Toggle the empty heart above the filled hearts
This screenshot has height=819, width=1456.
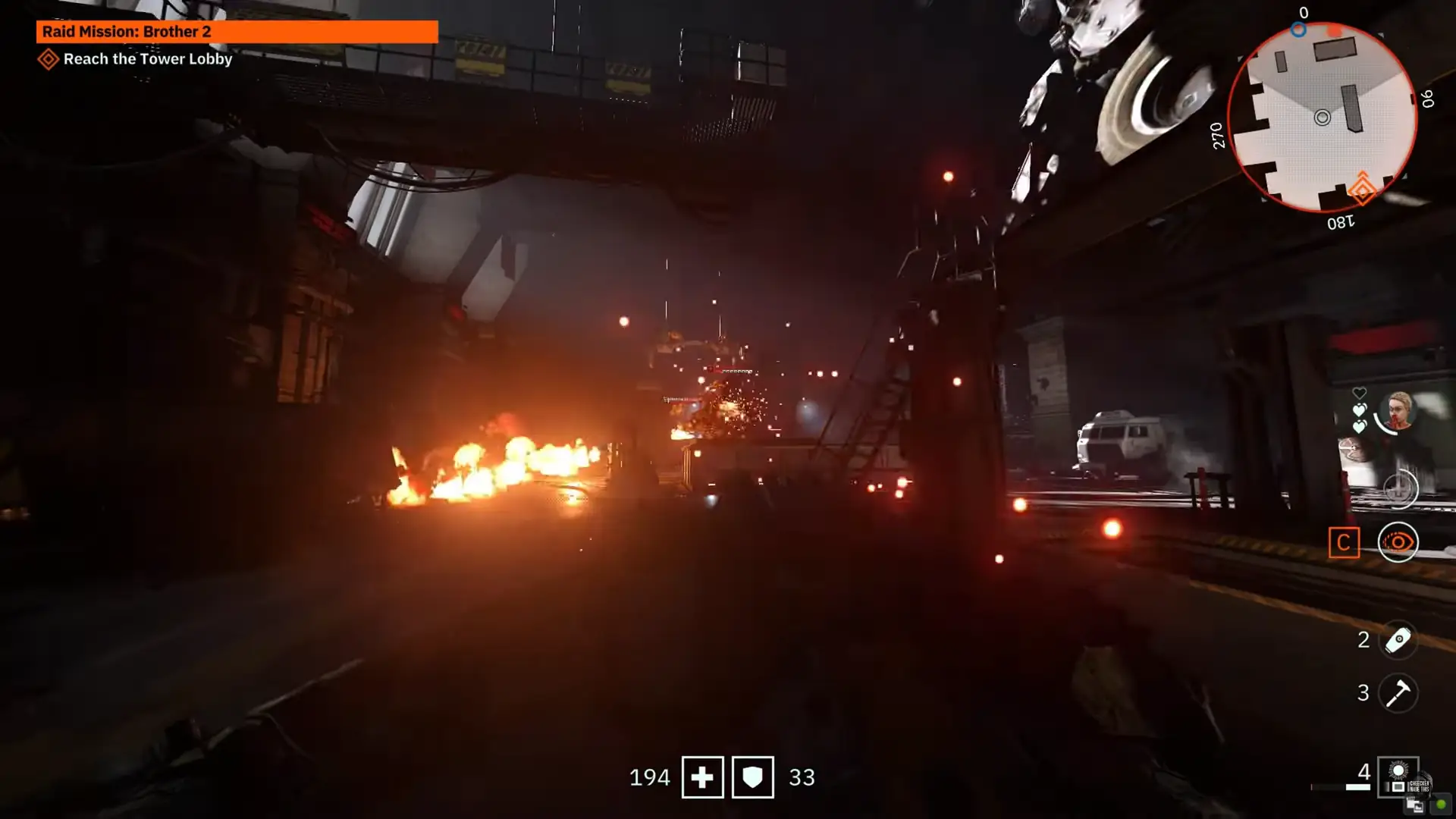1359,392
